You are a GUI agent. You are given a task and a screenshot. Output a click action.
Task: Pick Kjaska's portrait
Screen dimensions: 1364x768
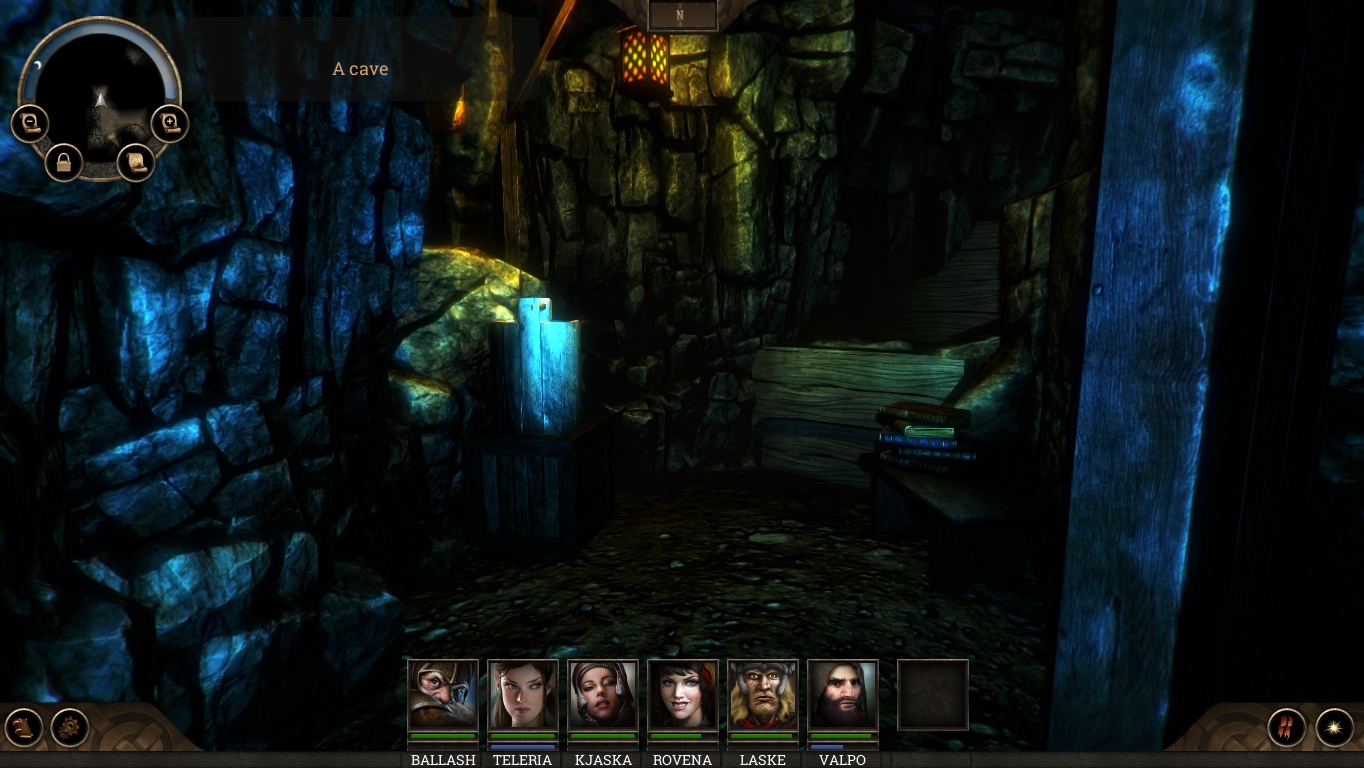point(603,694)
